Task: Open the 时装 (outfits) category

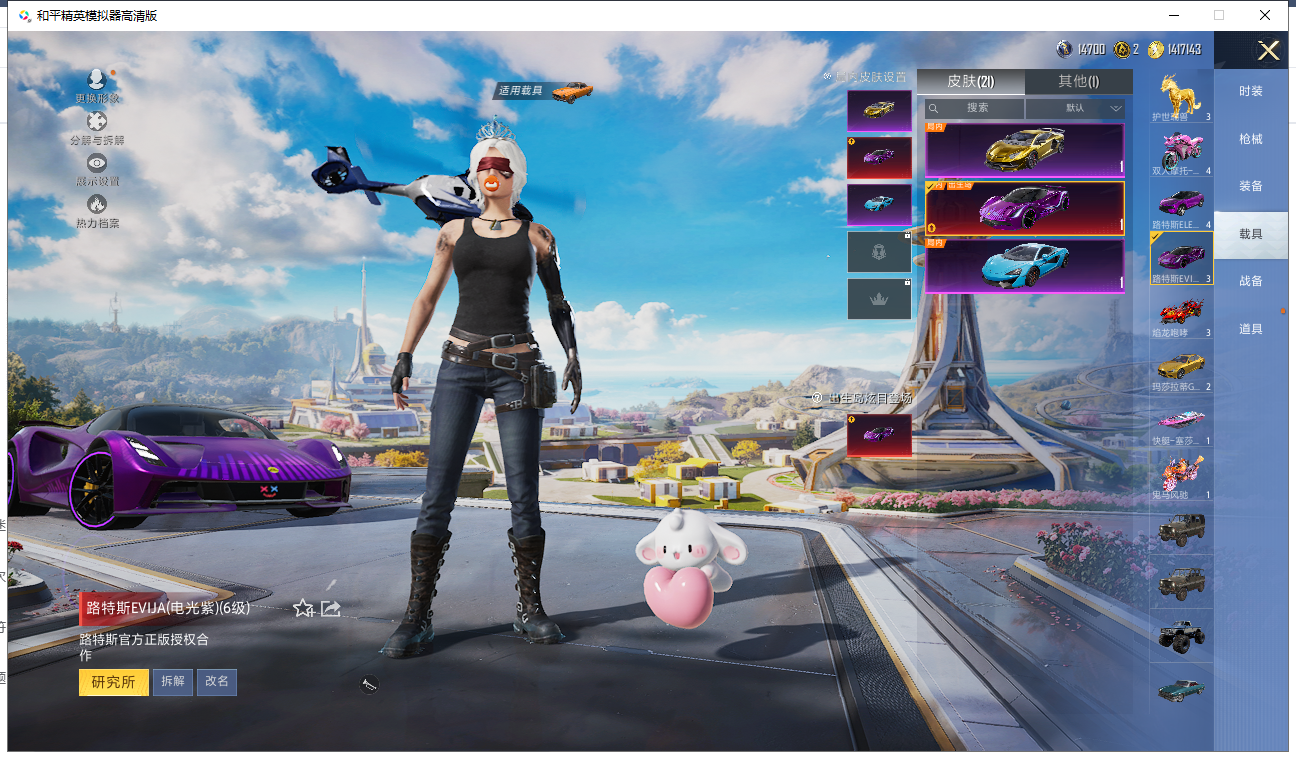Action: pos(1250,91)
